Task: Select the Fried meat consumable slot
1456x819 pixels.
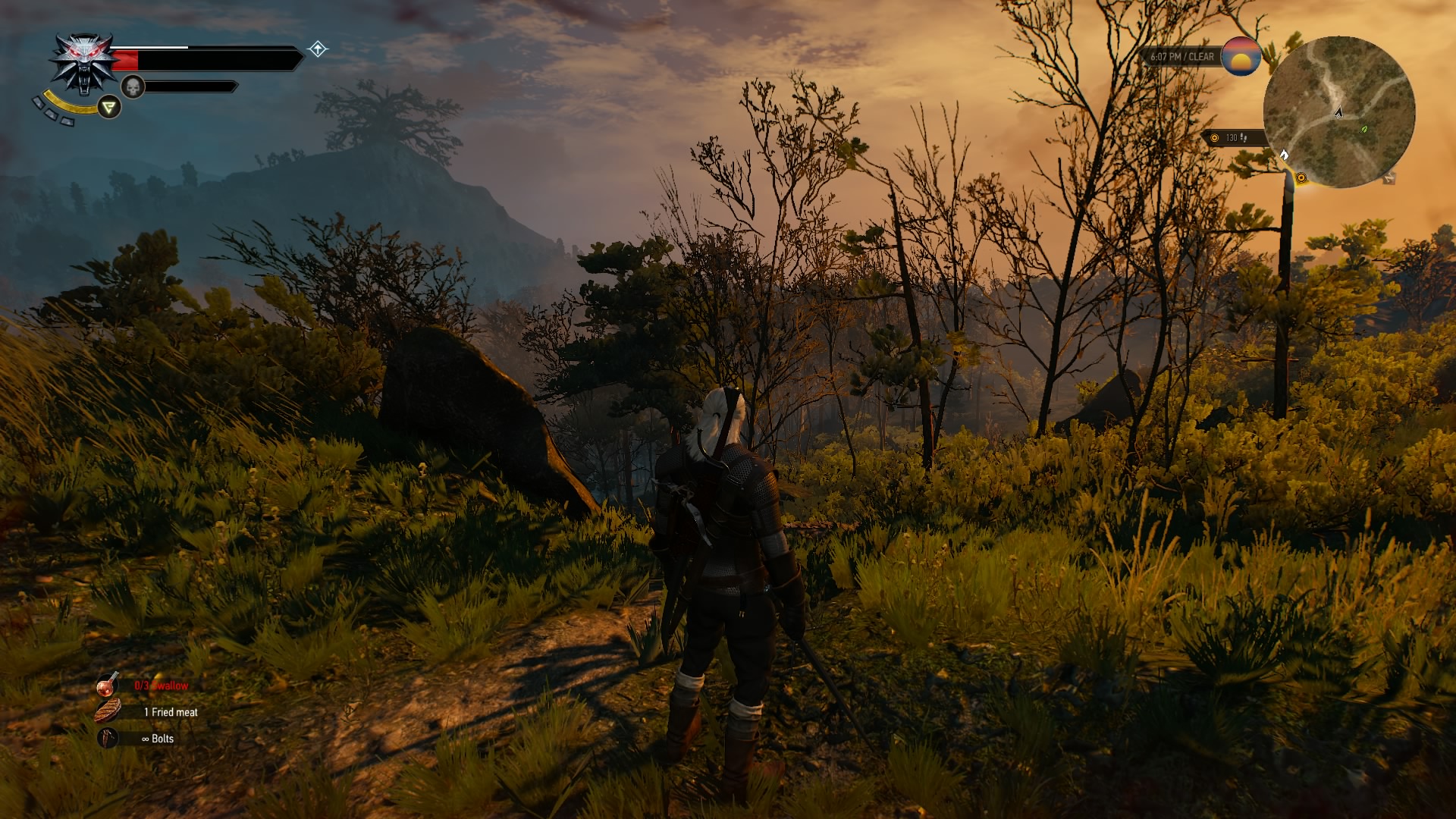Action: [108, 711]
